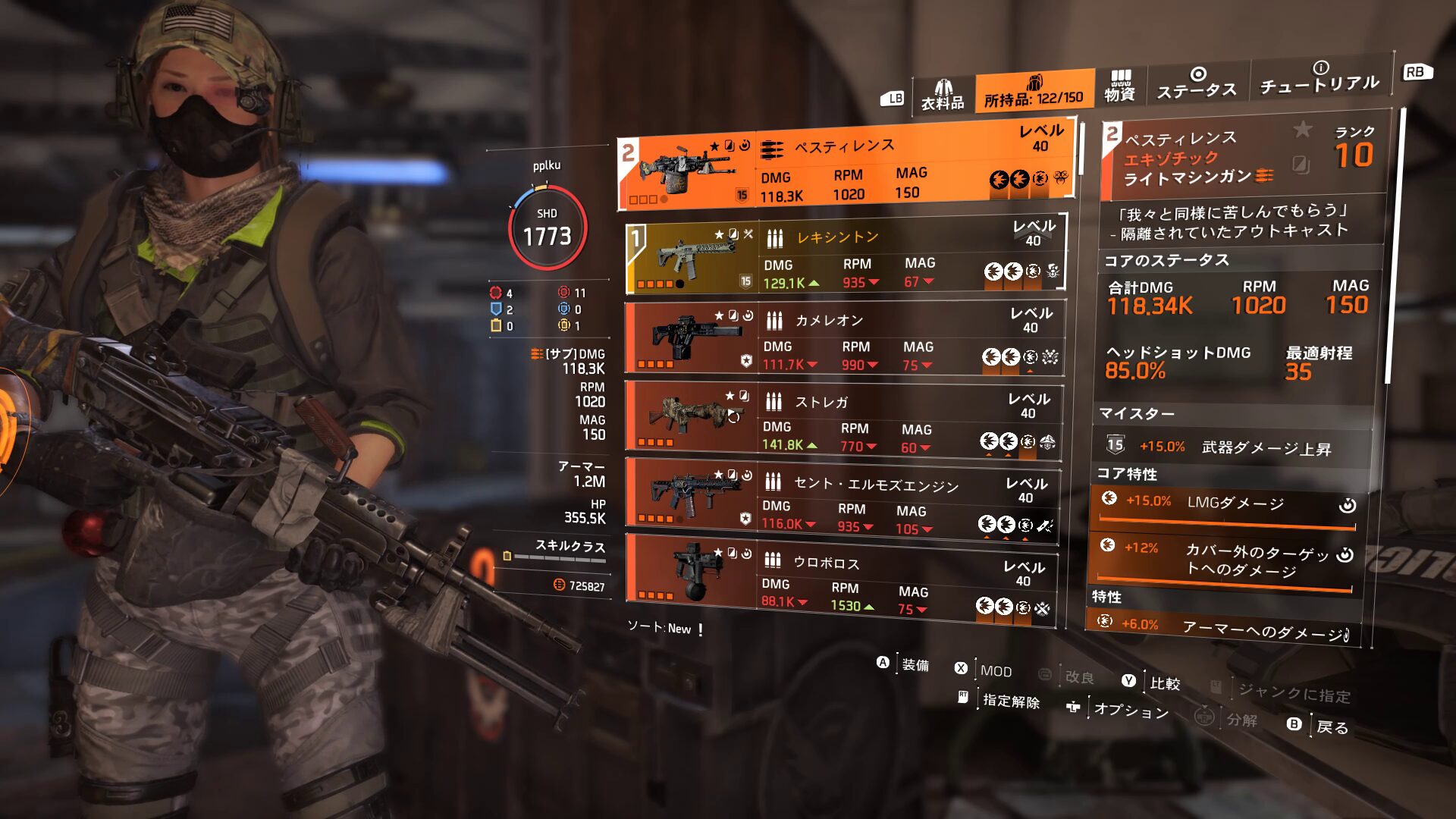Show the チュートリアル tutorial tab
Image resolution: width=1456 pixels, height=819 pixels.
(1319, 78)
